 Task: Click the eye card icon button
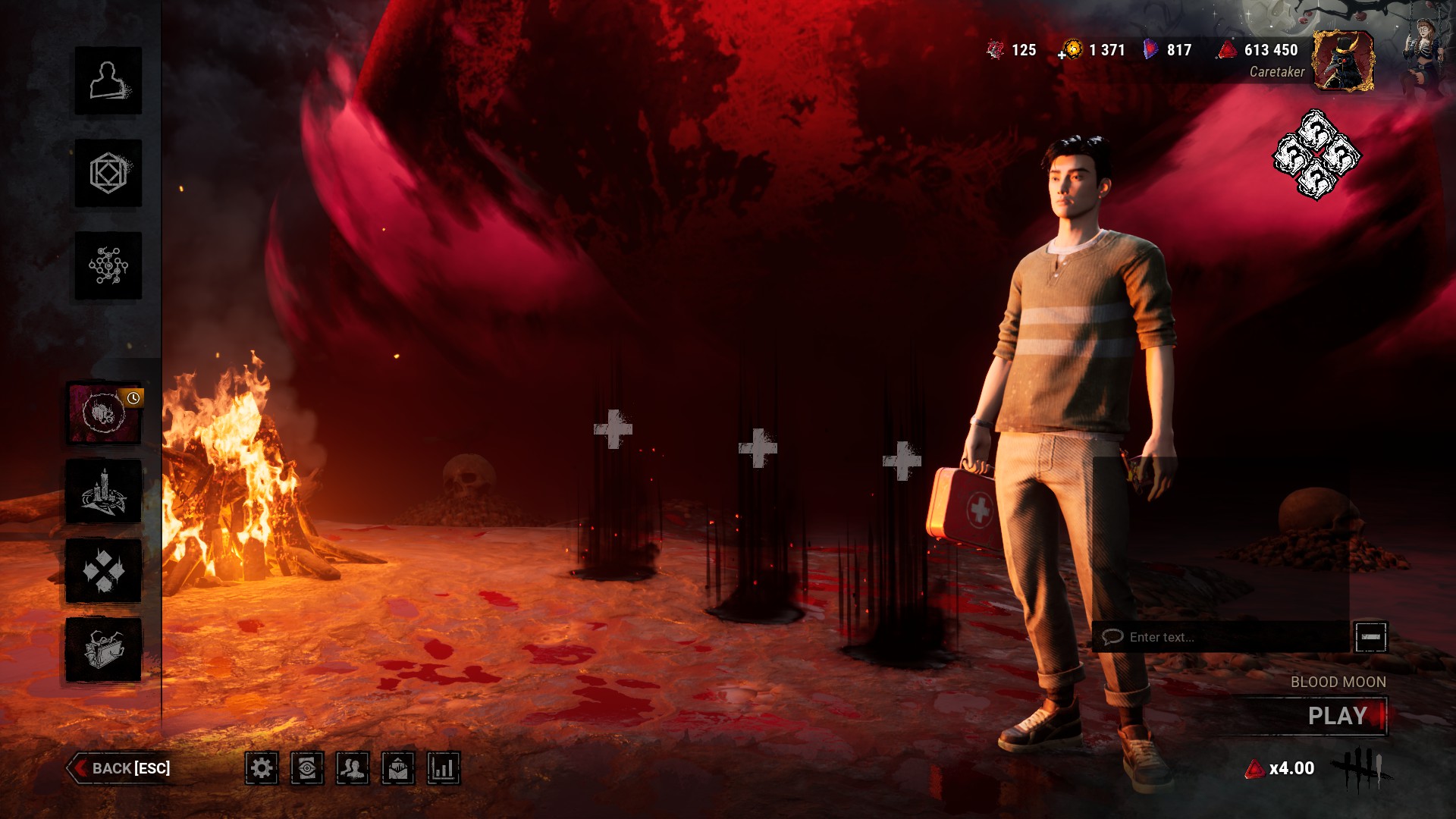pyautogui.click(x=307, y=769)
